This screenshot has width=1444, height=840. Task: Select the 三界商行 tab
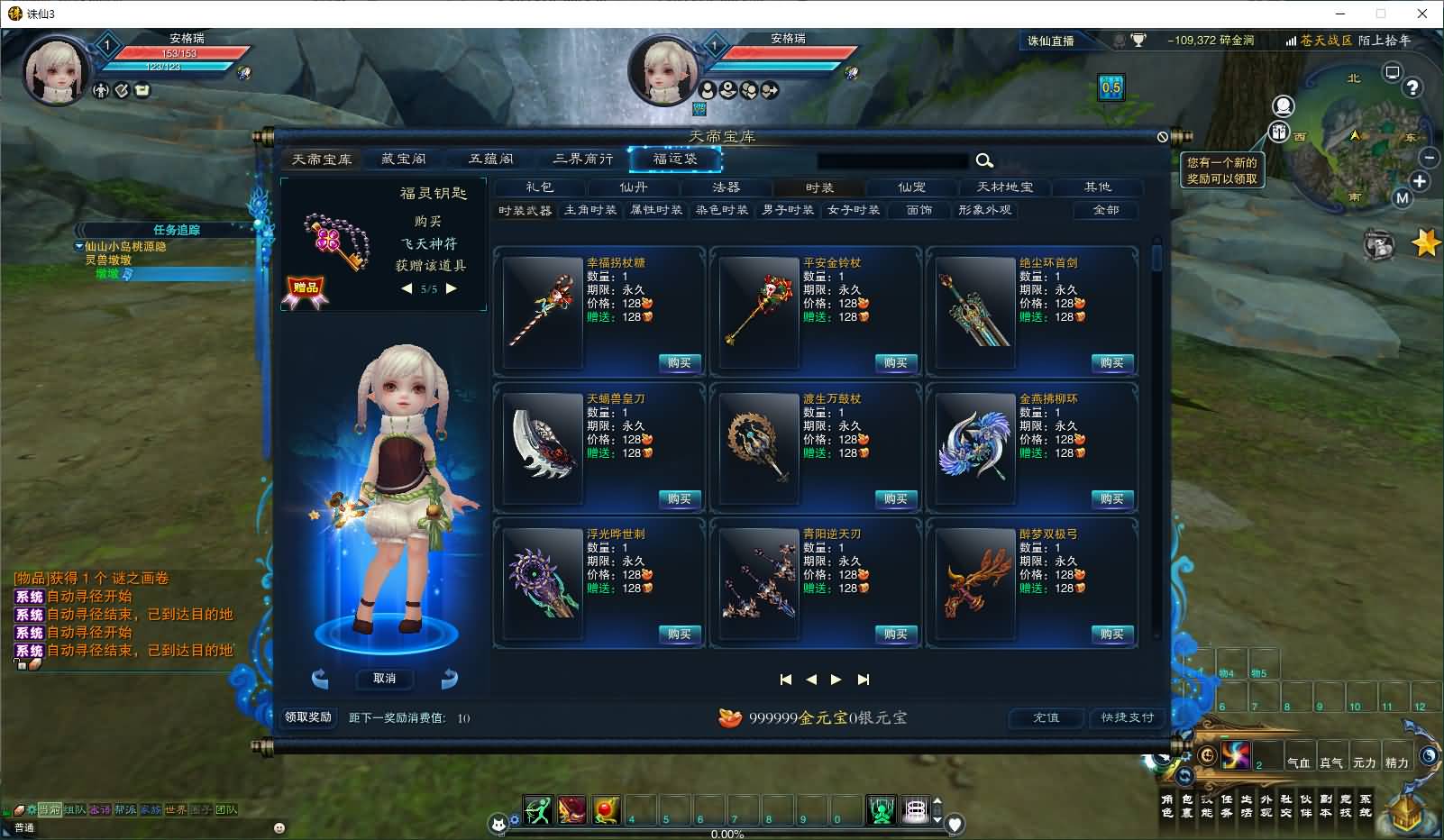coord(582,160)
